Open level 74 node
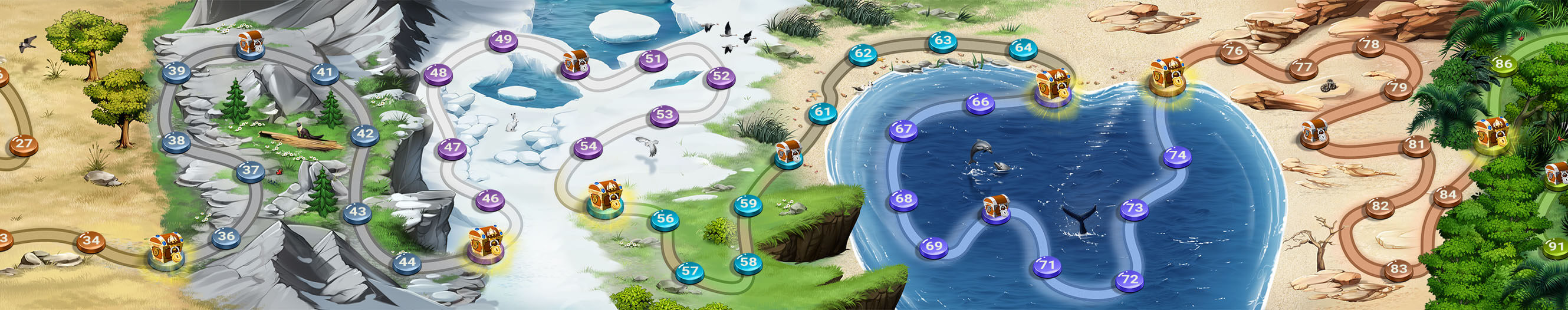This screenshot has height=310, width=1568. 1178,155
